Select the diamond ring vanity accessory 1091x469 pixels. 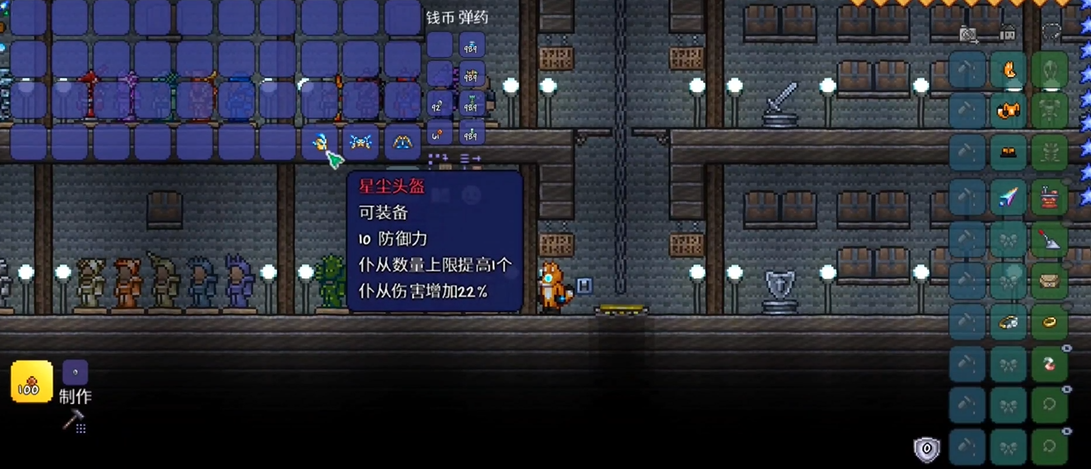[x=1008, y=322]
